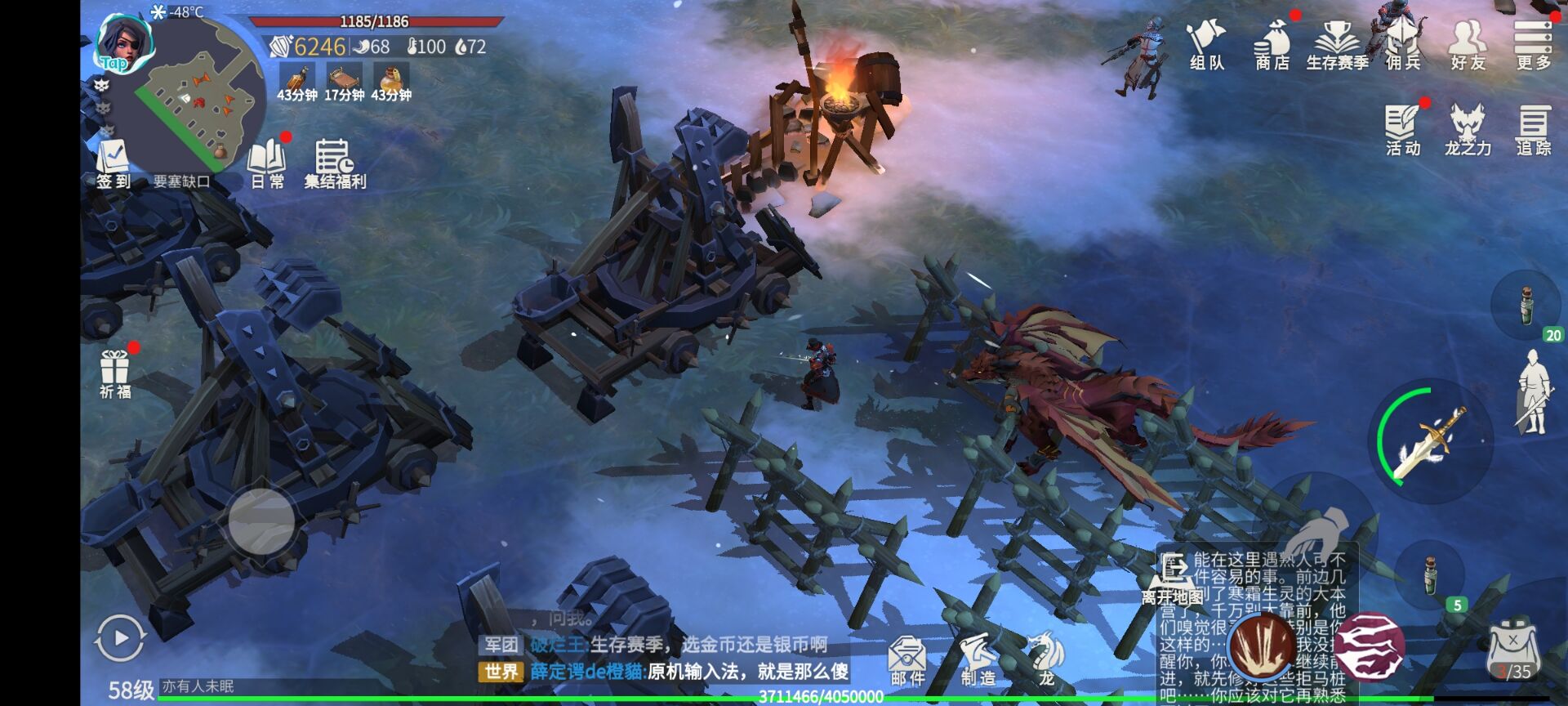Open the 好友 friends list
This screenshot has width=1568, height=706.
1468,45
